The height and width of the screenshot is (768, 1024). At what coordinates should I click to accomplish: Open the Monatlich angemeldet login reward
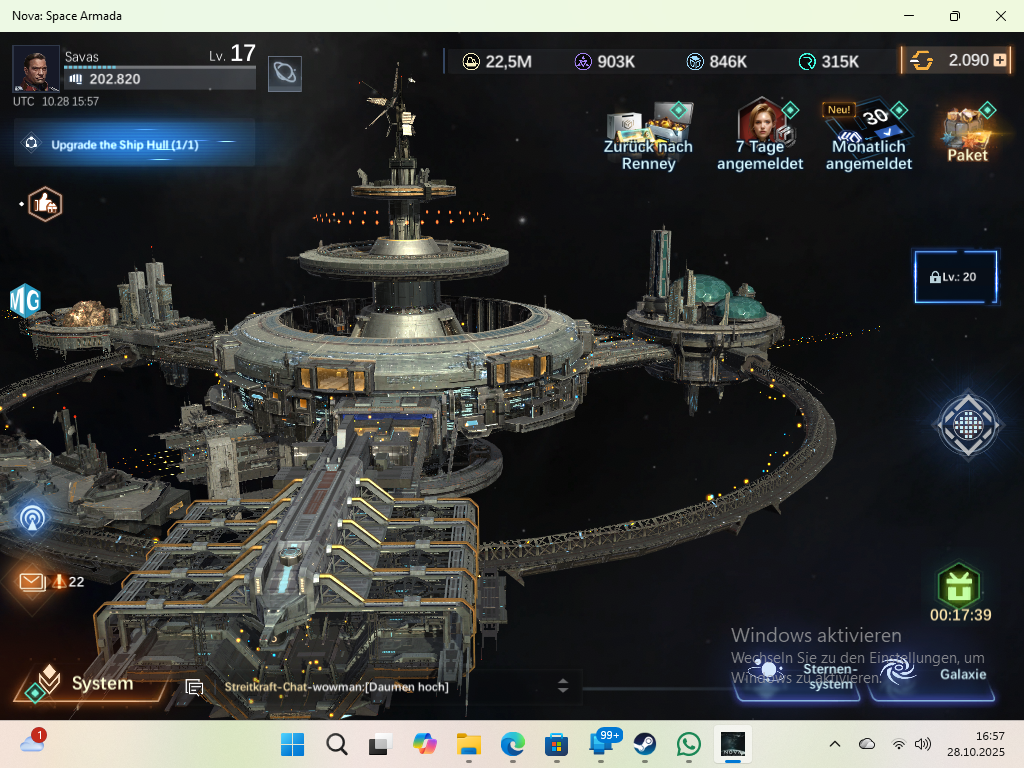point(868,135)
